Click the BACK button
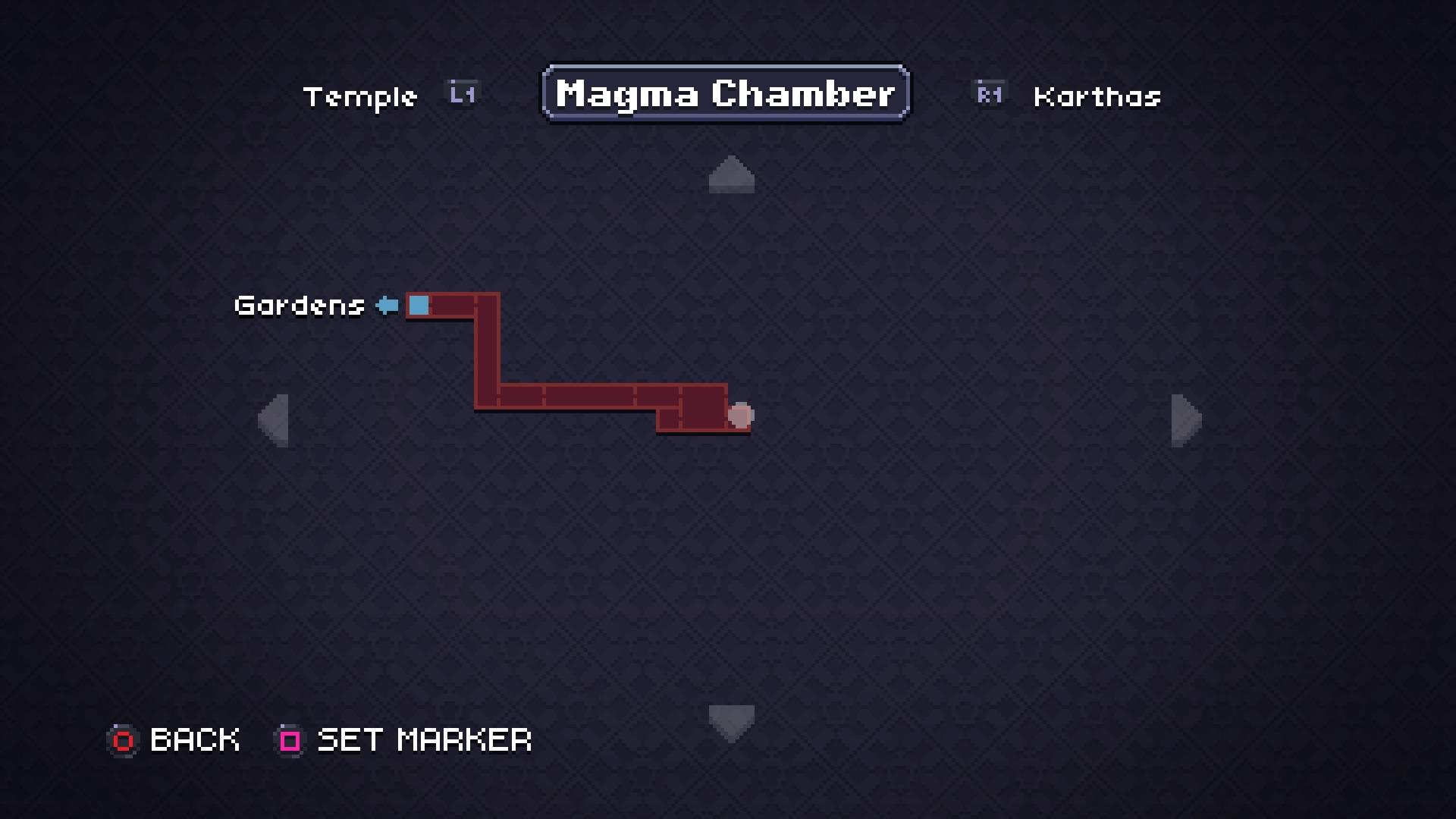The image size is (1456, 819). [193, 740]
